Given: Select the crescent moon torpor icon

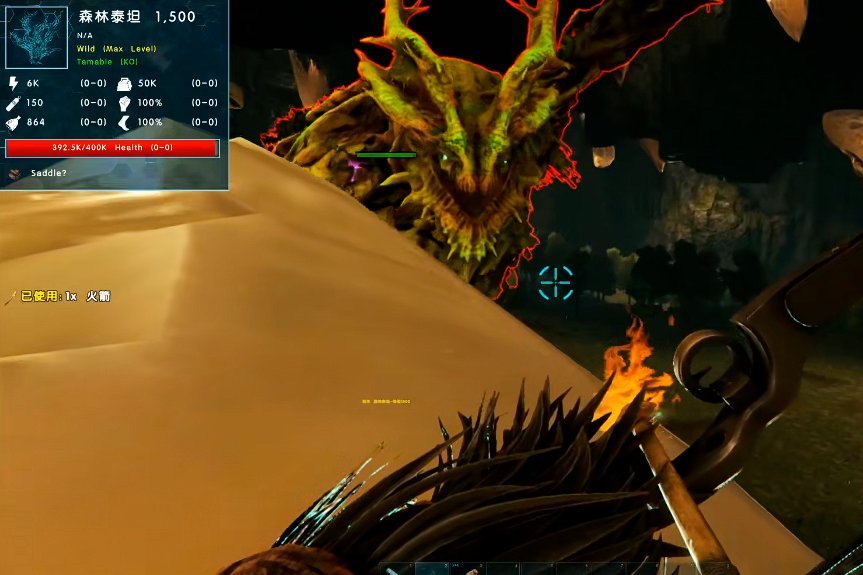Looking at the screenshot, I should 124,122.
